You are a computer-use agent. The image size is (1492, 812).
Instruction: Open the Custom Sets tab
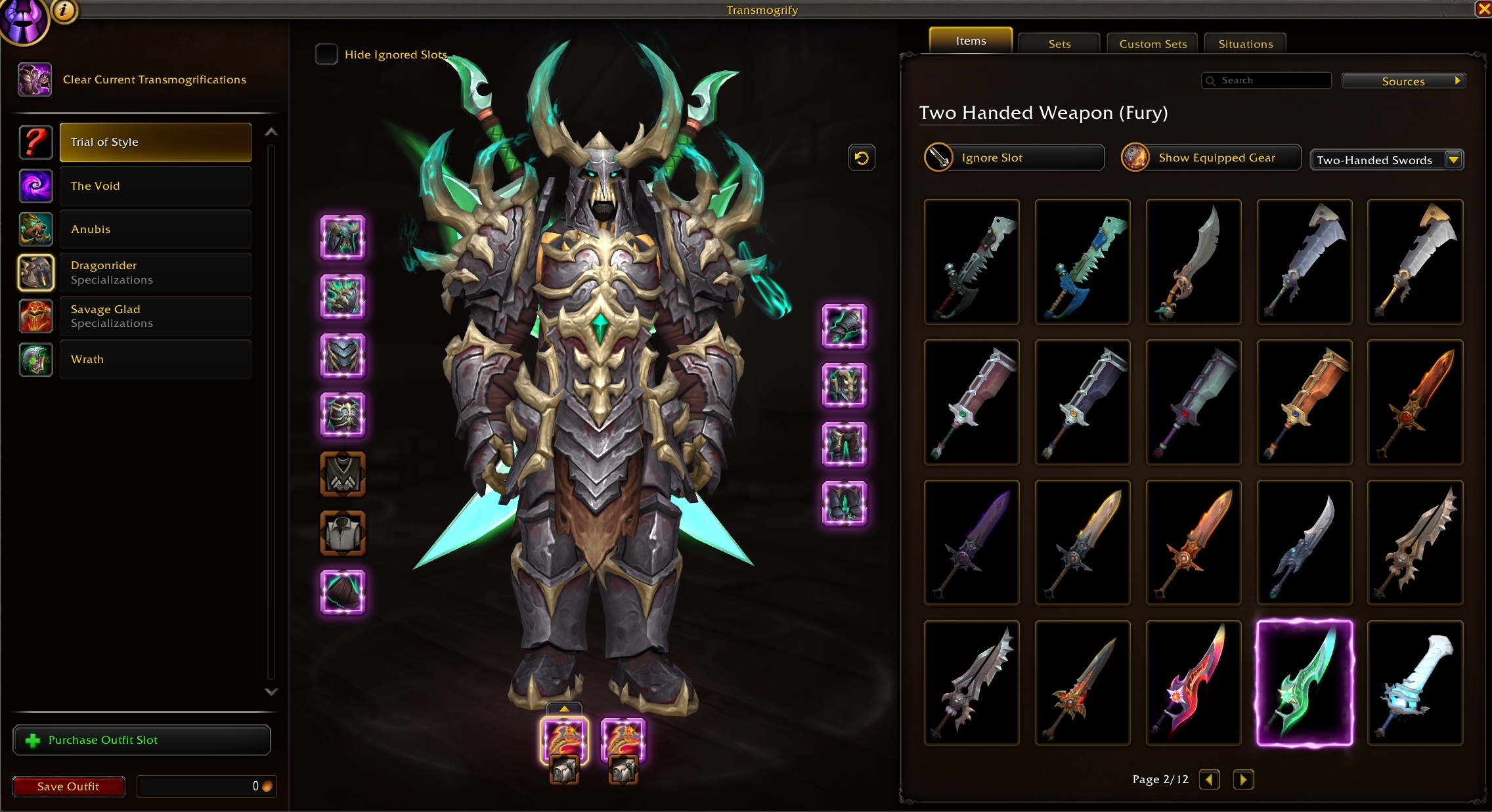[1152, 43]
